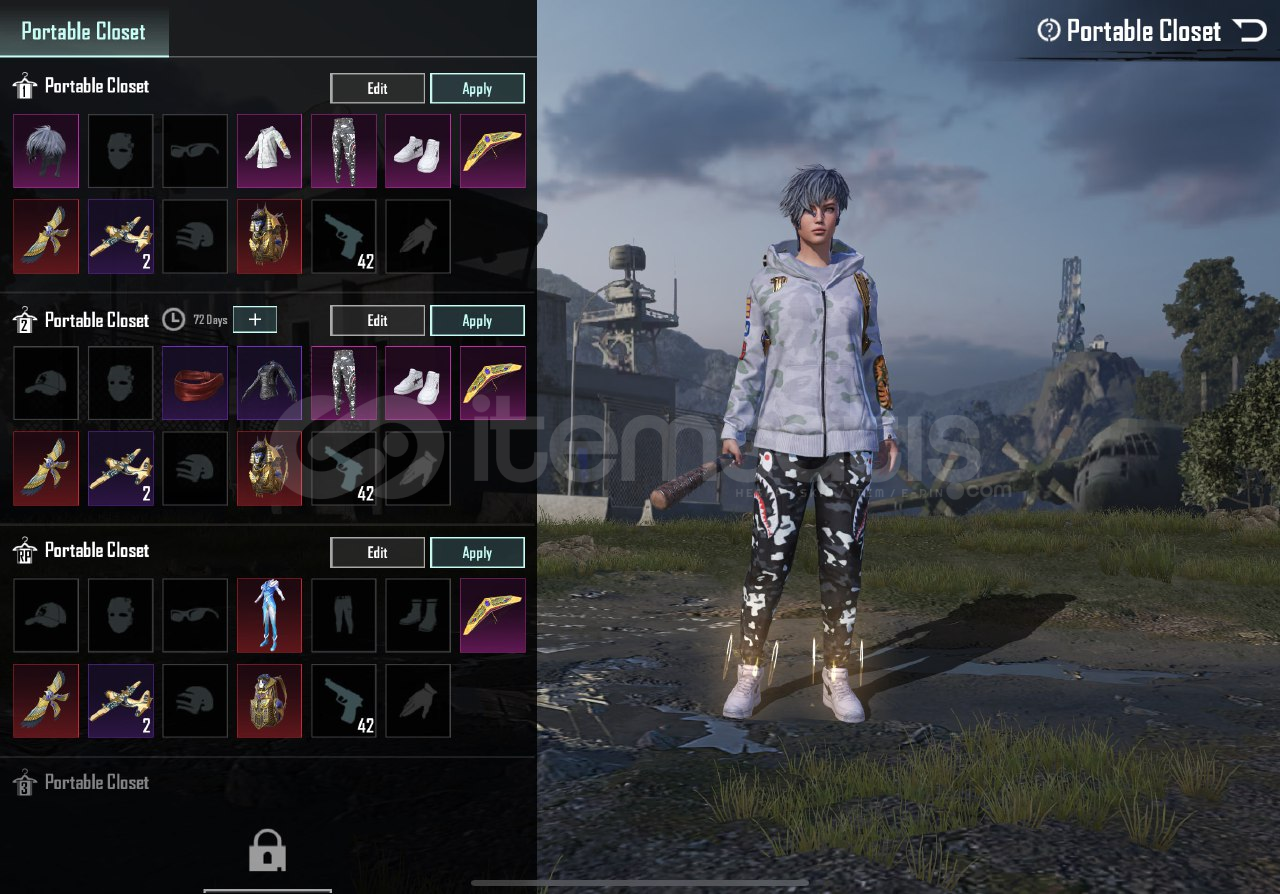Apply the RP Portable Closet outfit
This screenshot has width=1280, height=894.
[477, 552]
